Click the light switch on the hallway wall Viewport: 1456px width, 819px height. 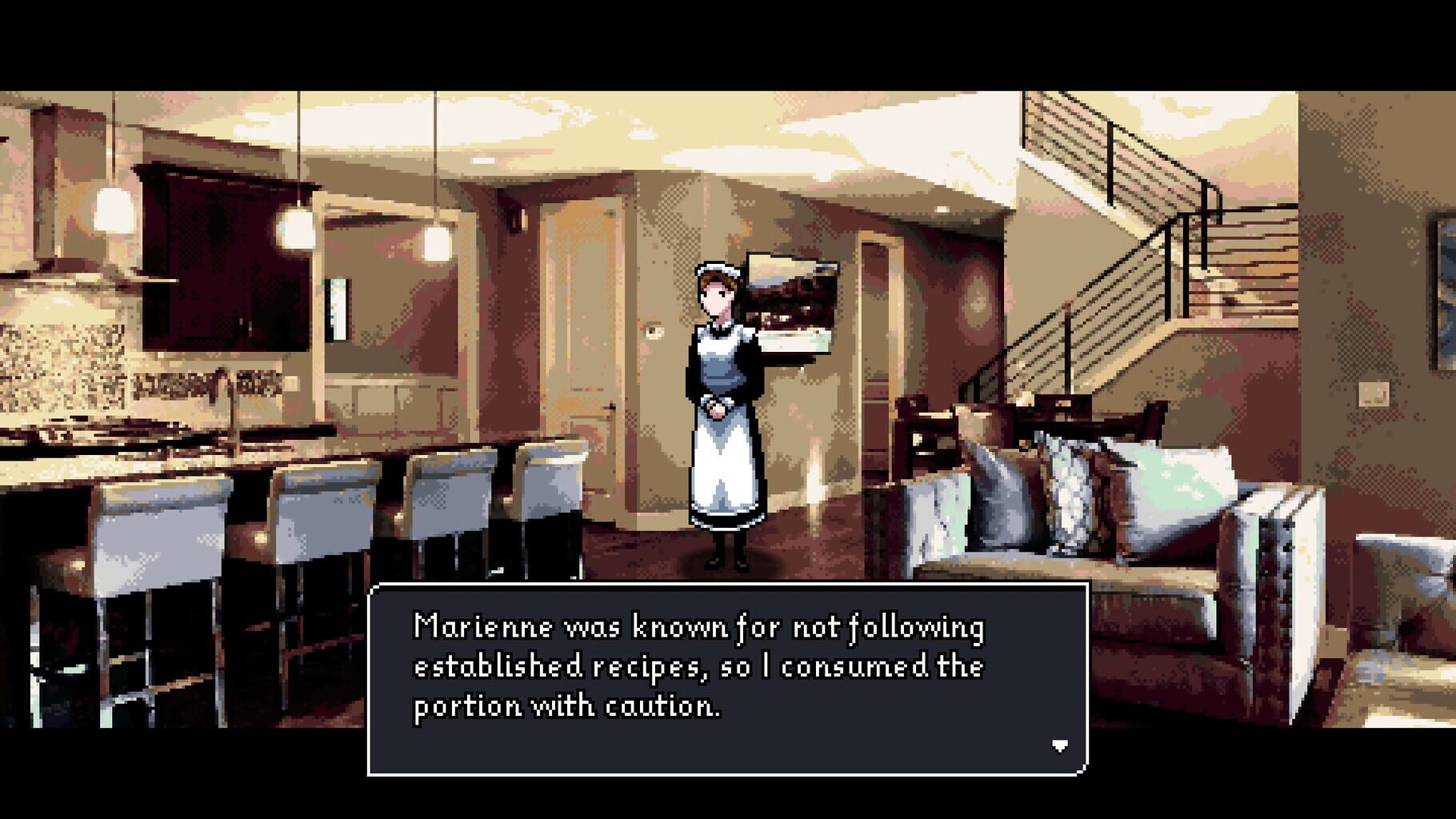656,332
